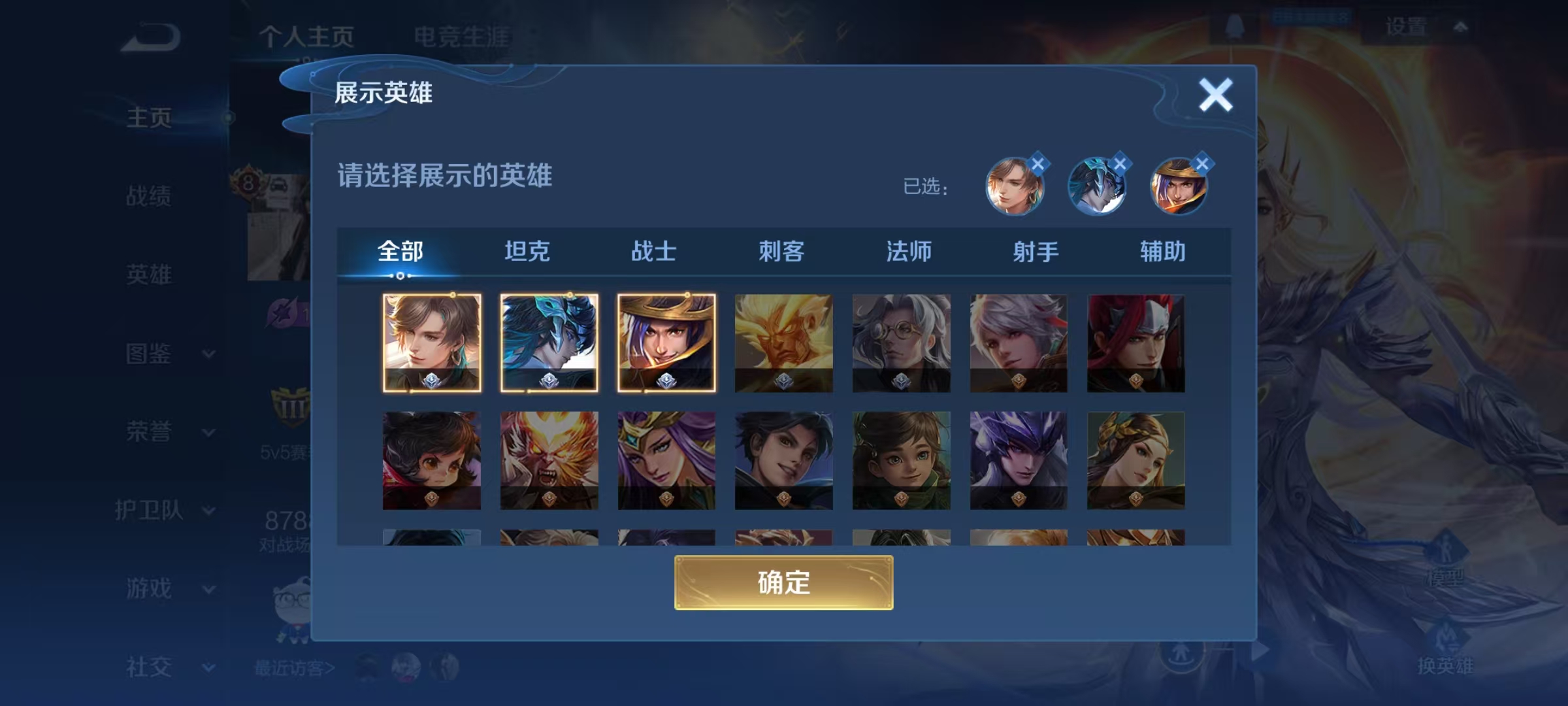Click the first selected hero avatar beside 已选
This screenshot has width=1568, height=706.
click(x=1015, y=188)
